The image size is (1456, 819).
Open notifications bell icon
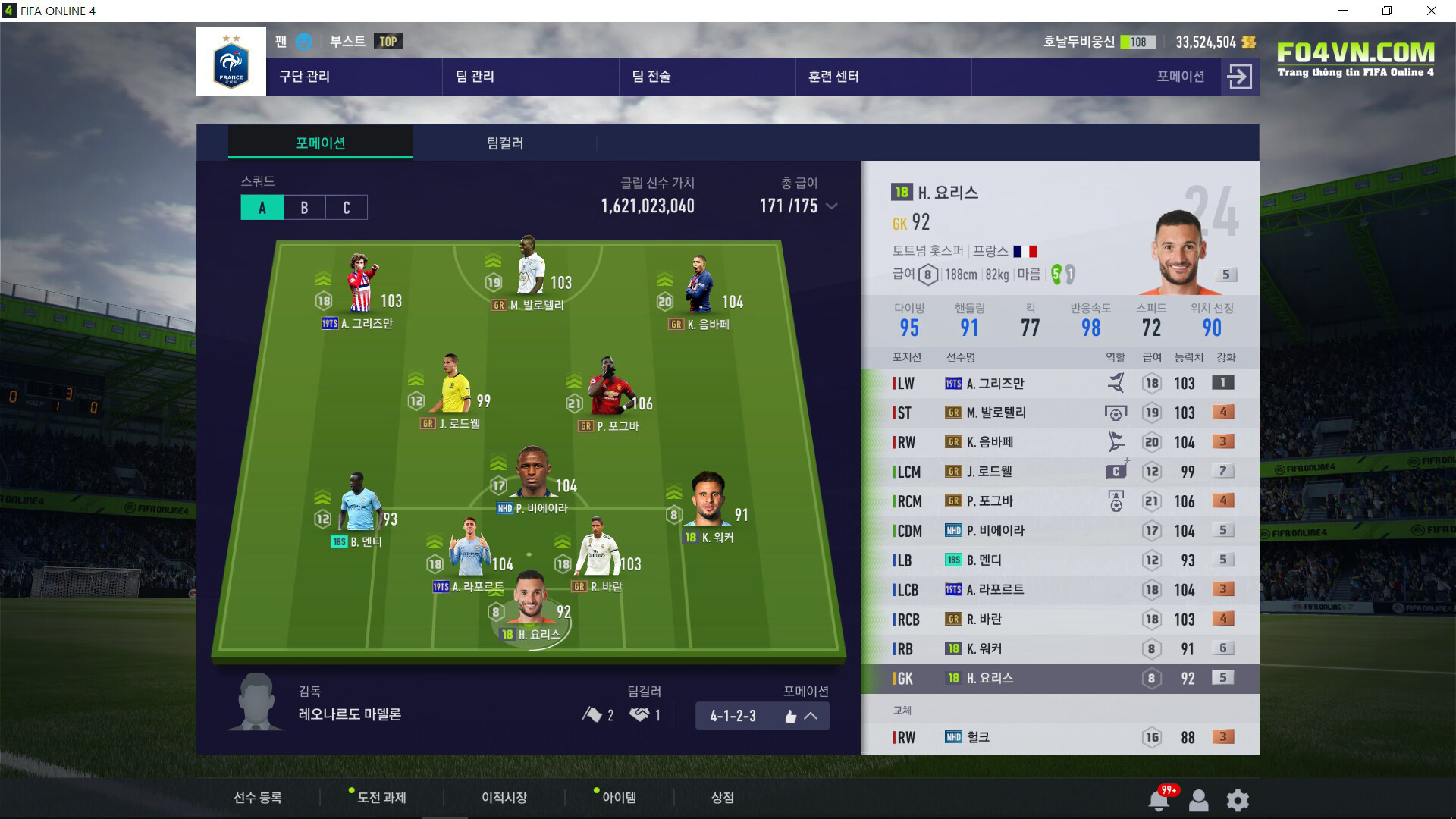pos(1159,800)
